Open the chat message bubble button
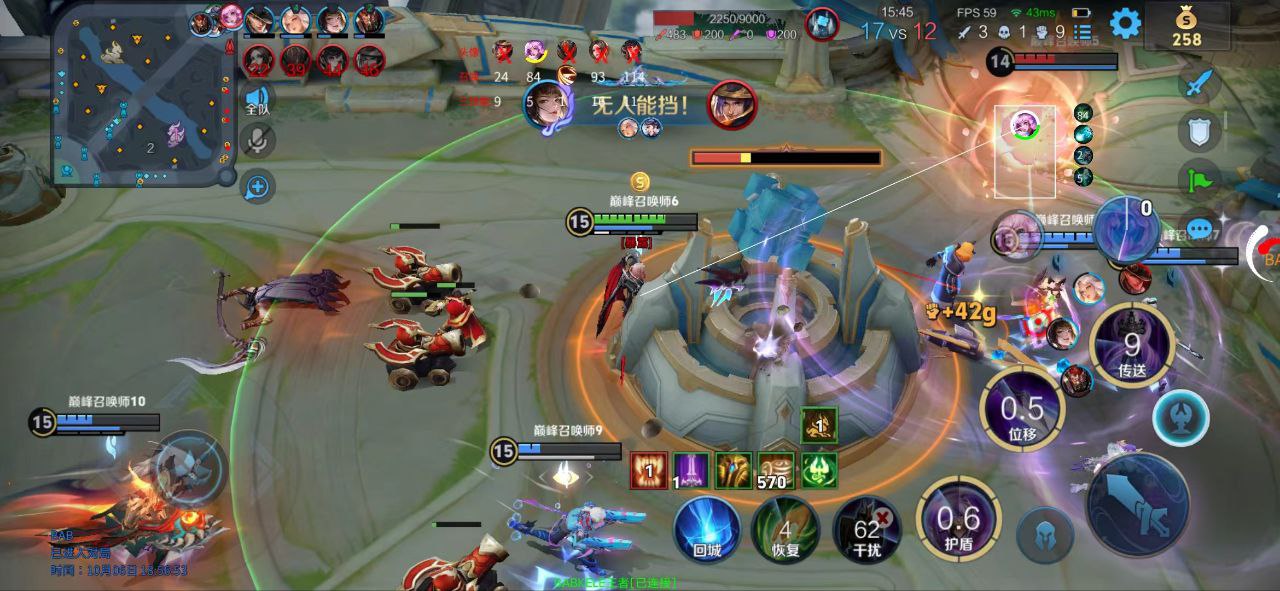This screenshot has height=591, width=1280. (1199, 228)
